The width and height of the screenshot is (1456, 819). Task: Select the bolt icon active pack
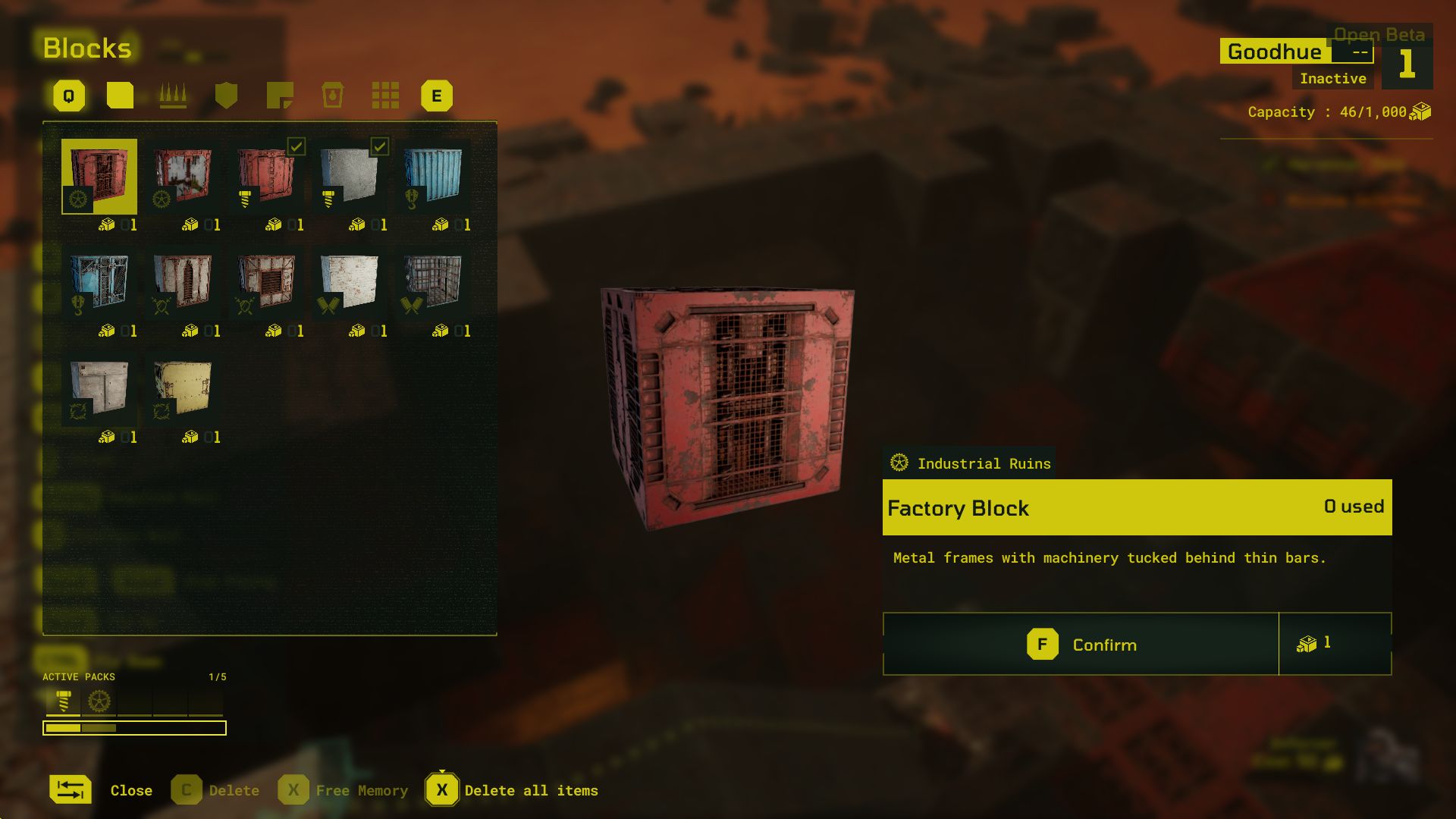(x=64, y=701)
